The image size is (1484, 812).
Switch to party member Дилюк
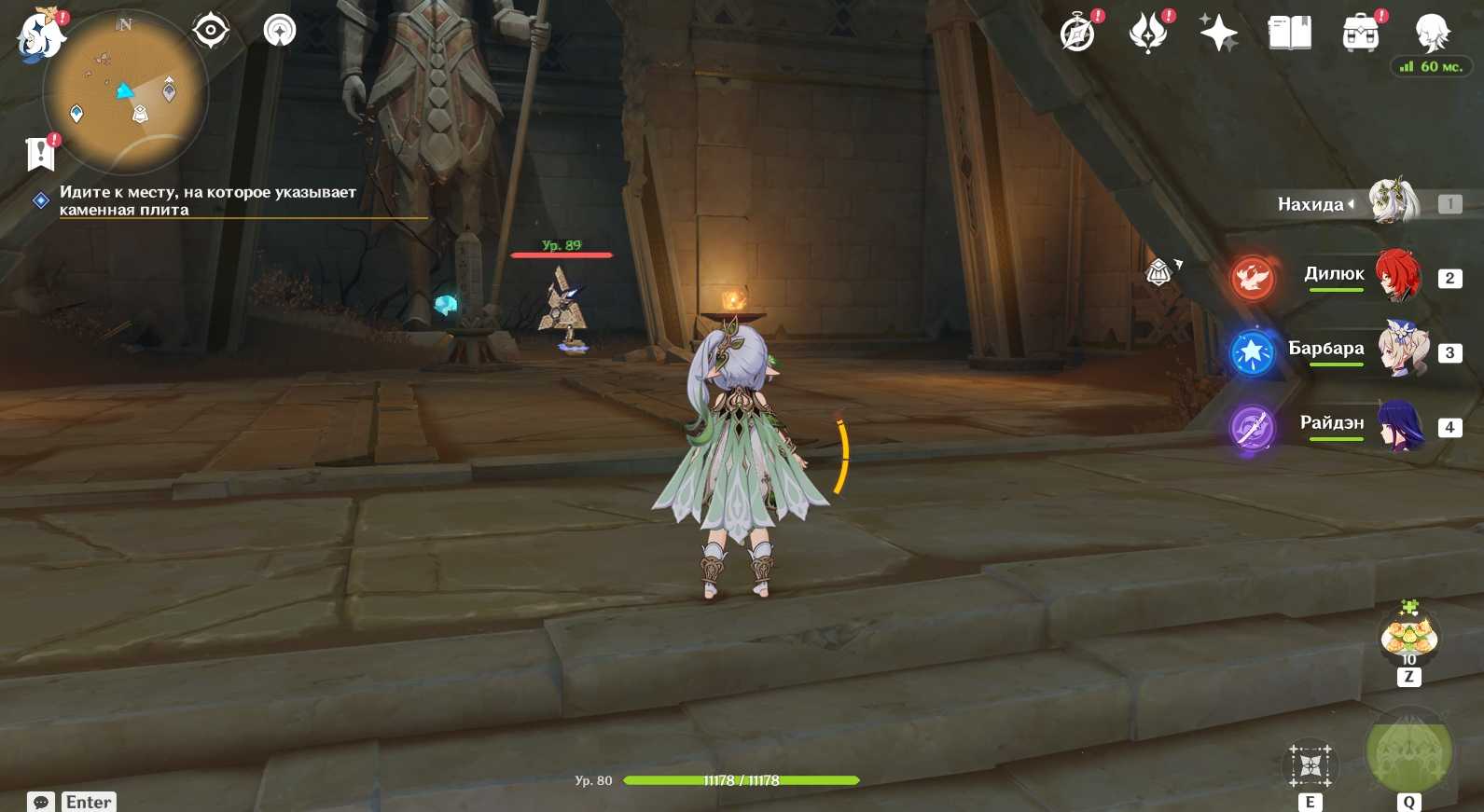pos(1398,276)
